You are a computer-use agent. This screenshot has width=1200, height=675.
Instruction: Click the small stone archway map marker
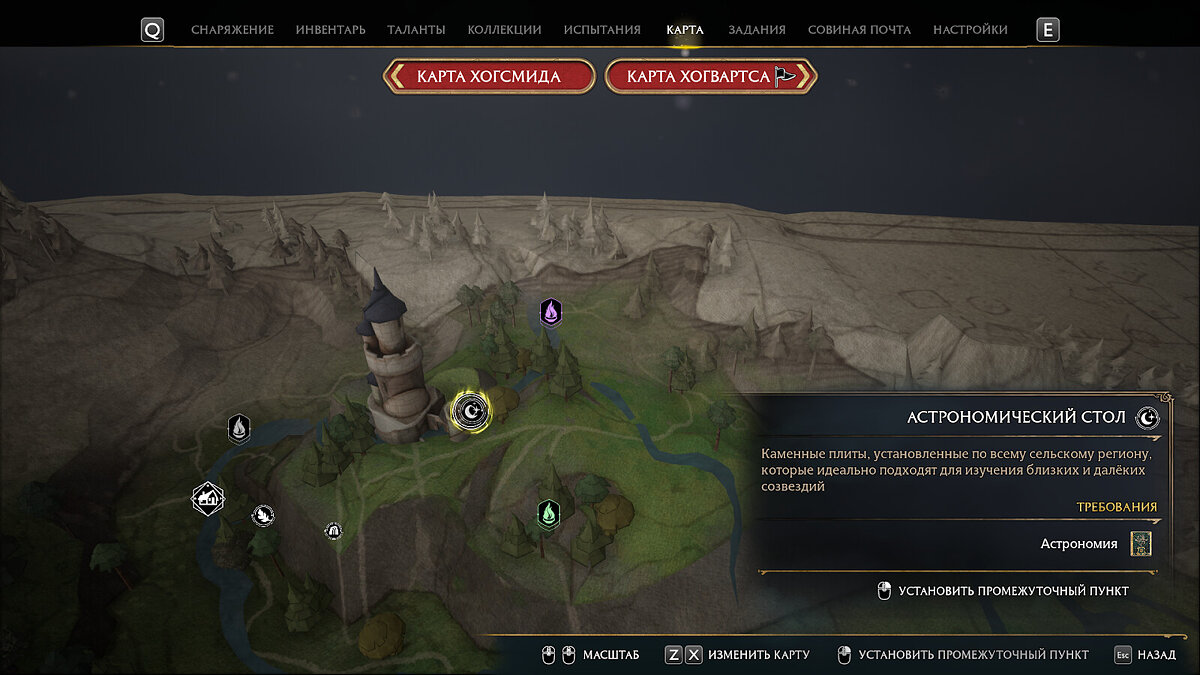tap(334, 530)
